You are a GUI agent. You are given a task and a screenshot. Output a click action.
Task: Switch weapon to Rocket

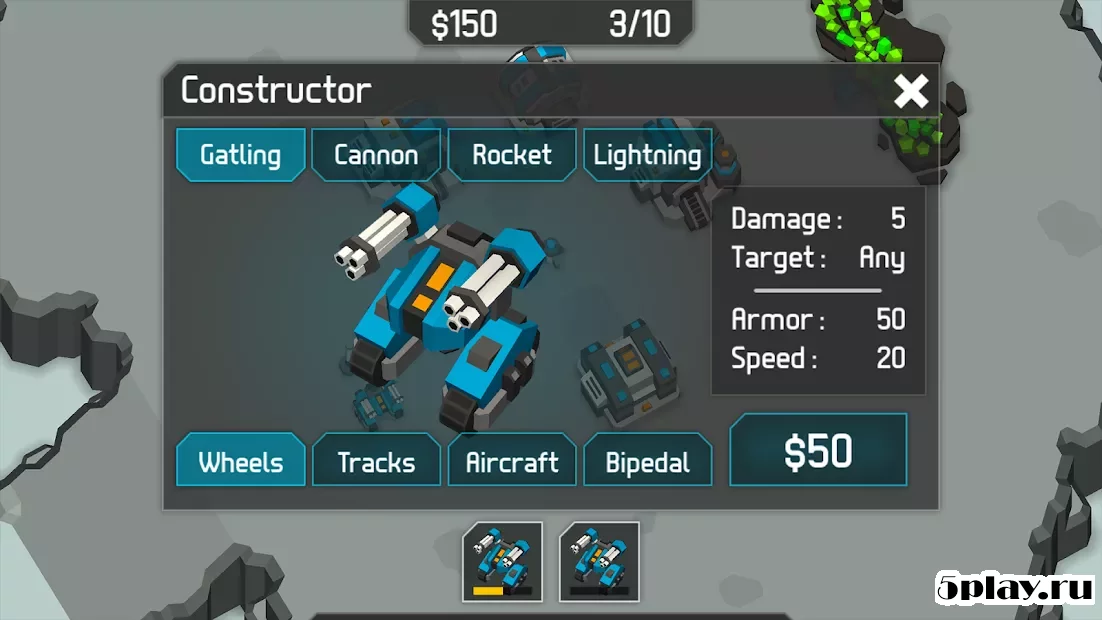tap(512, 155)
